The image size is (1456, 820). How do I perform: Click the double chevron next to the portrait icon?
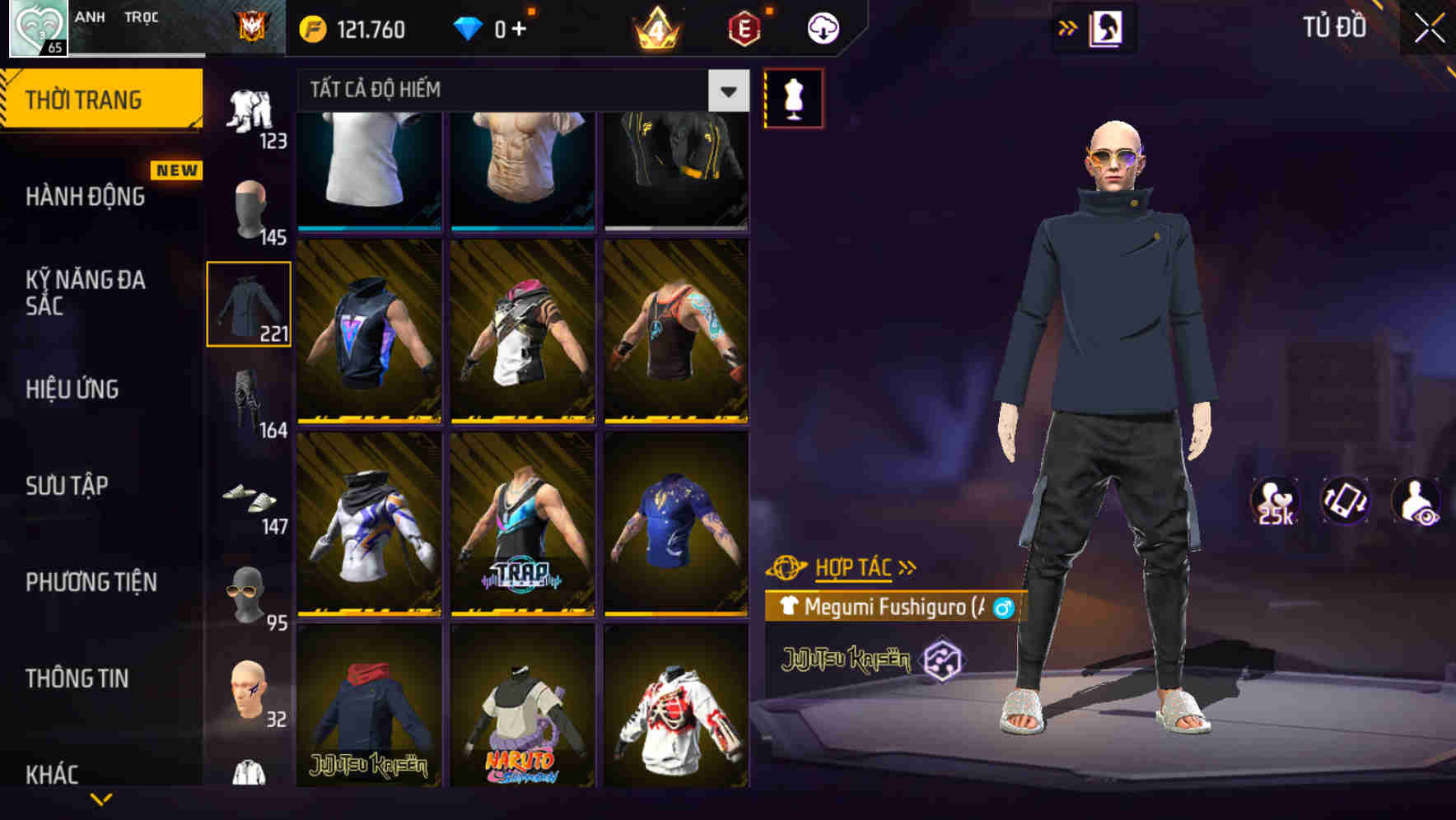(x=1067, y=27)
